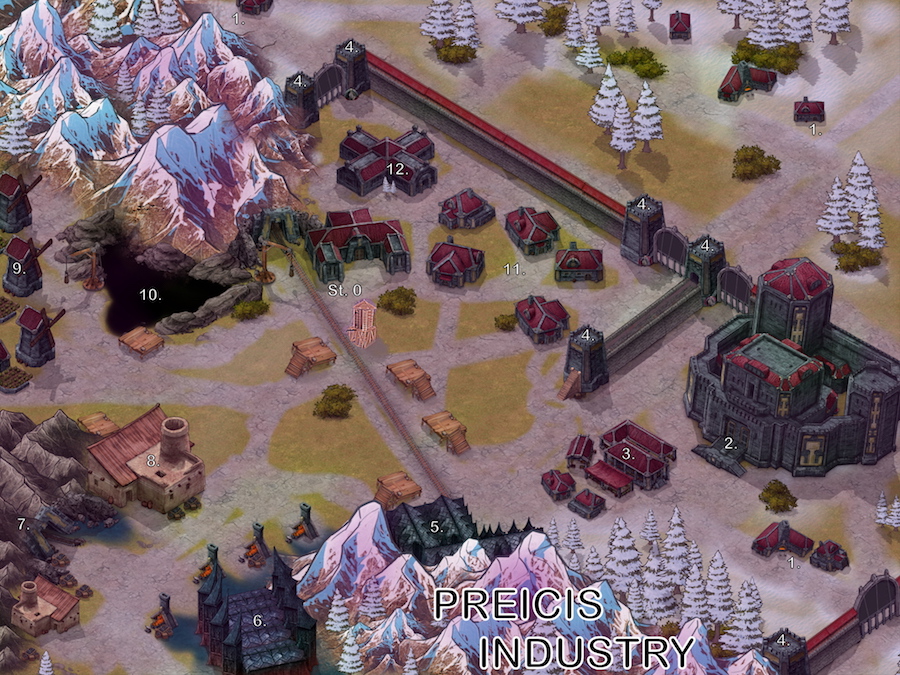Select marker 6 on the dark spired building
Screen dimensions: 900x675
coord(258,620)
